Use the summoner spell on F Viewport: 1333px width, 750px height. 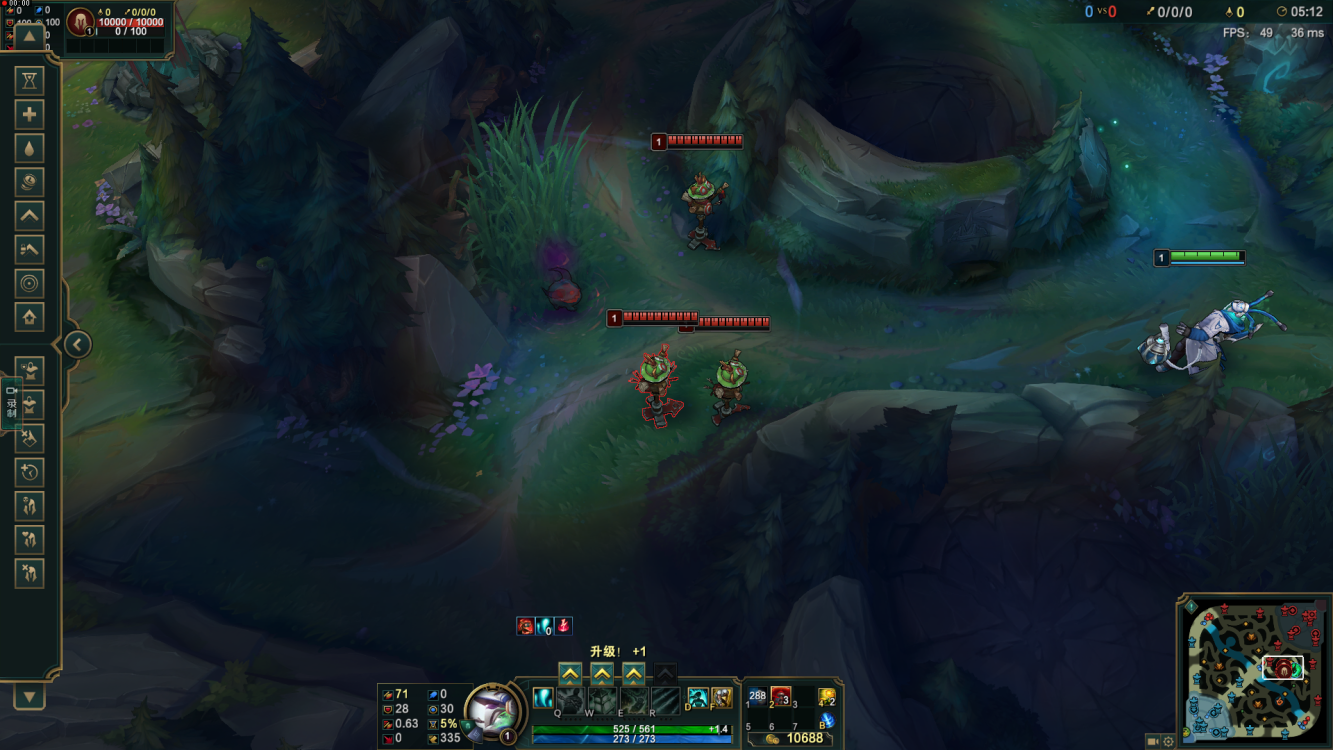(x=721, y=697)
